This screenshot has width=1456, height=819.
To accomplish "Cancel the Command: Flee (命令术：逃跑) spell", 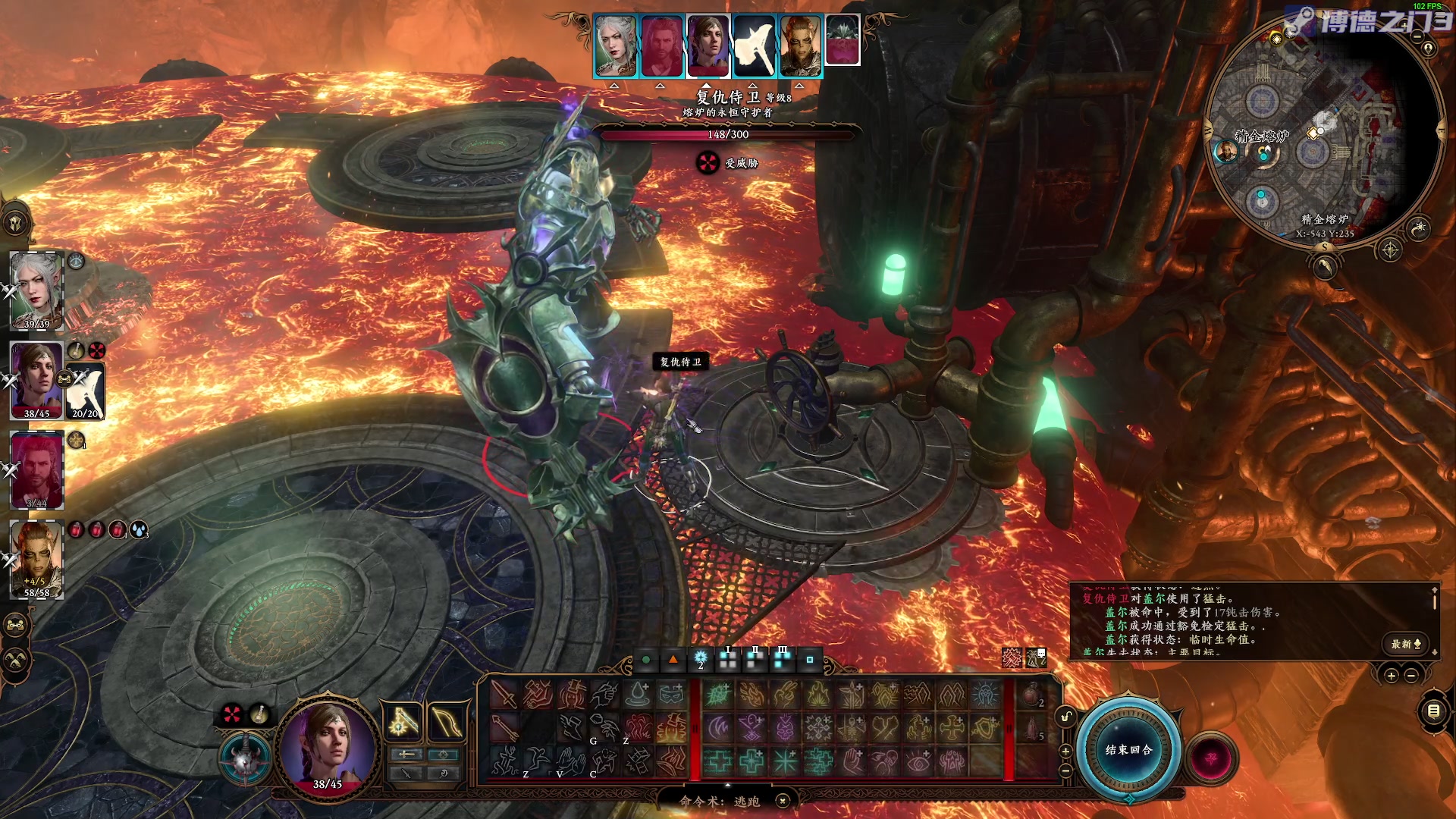I will click(x=783, y=801).
